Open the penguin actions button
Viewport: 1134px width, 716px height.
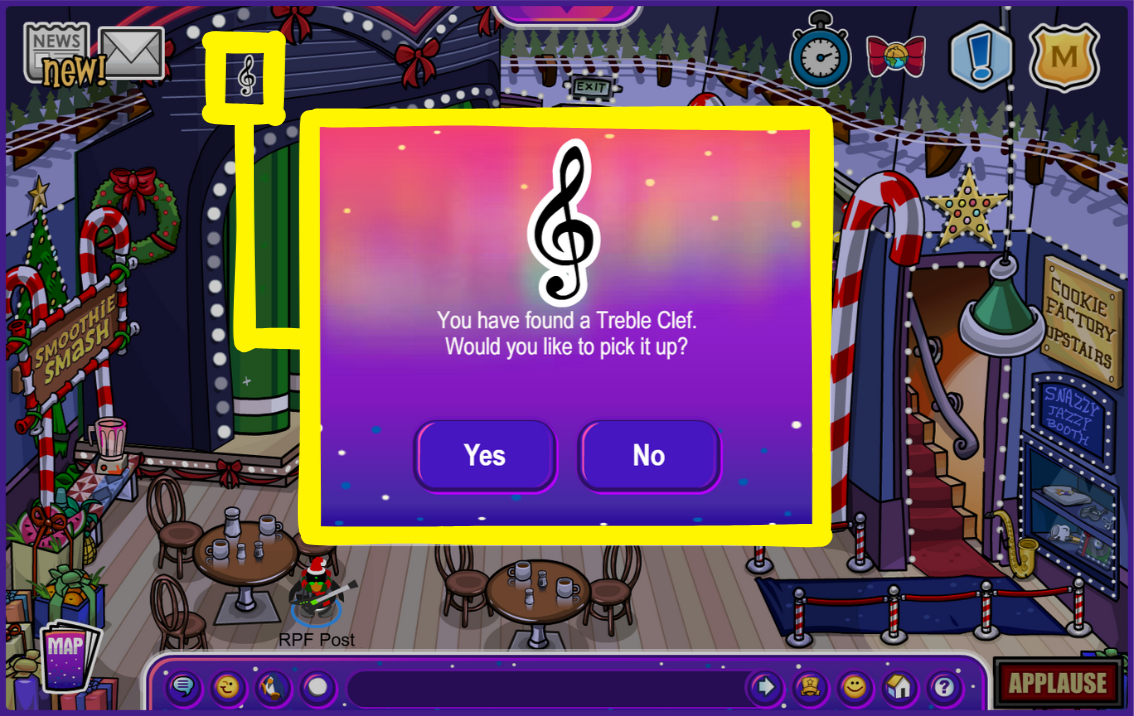[x=272, y=687]
